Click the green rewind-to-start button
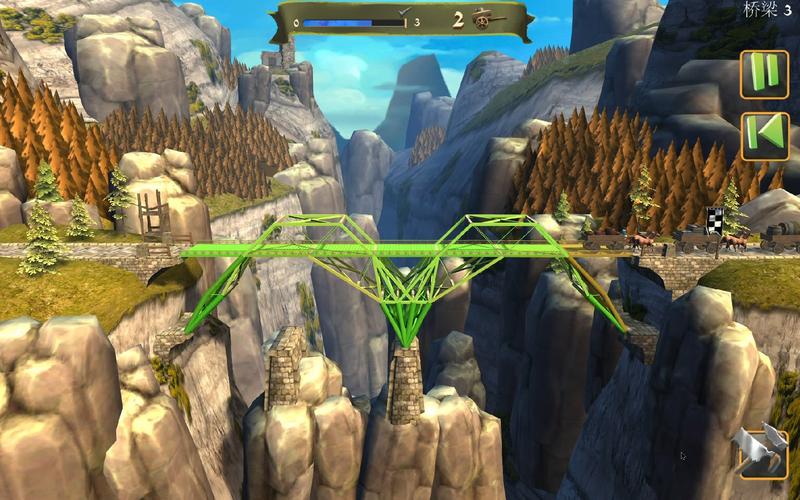The height and width of the screenshot is (500, 800). click(x=764, y=135)
